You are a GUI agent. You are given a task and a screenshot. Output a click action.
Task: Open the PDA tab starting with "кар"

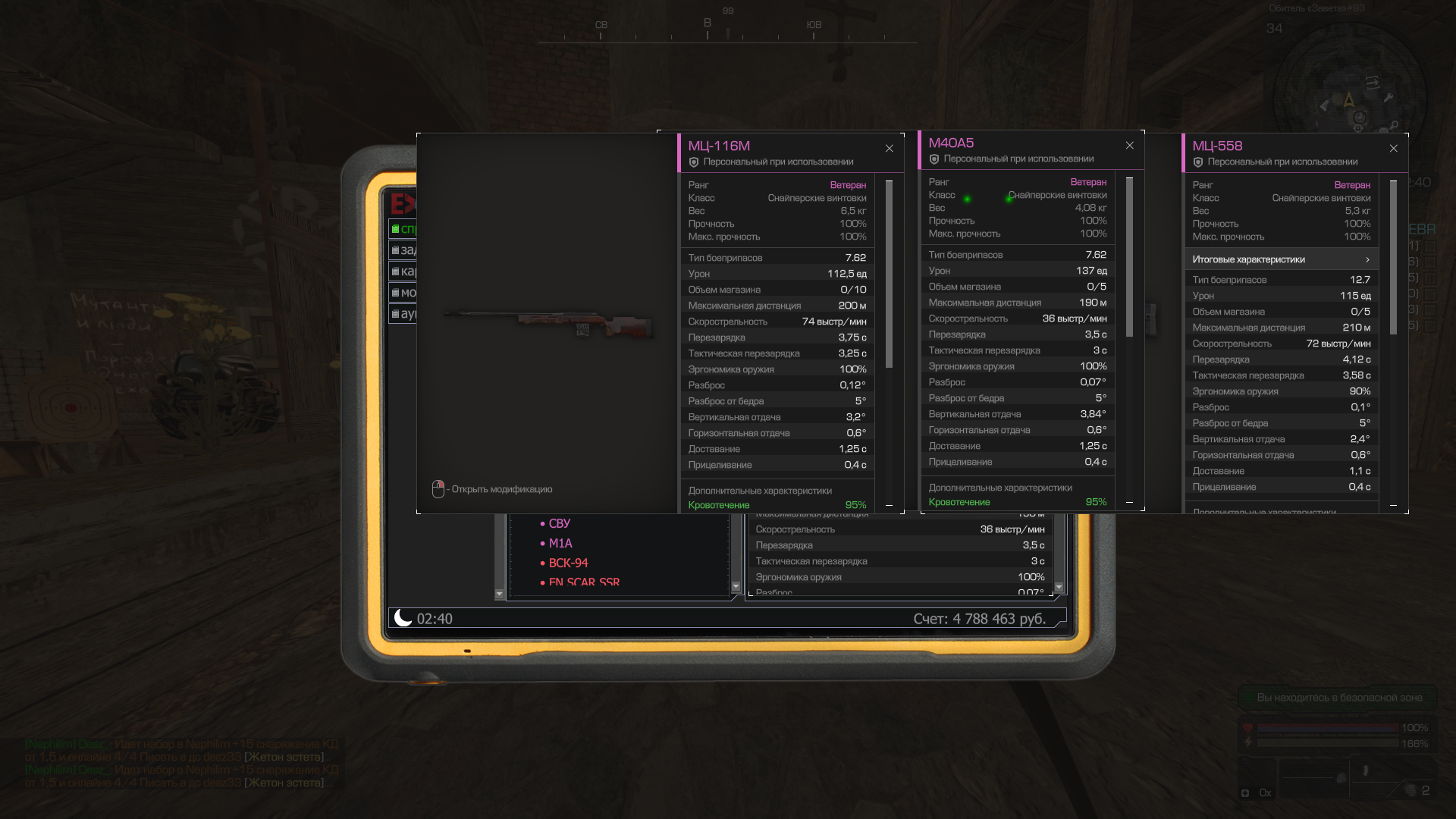click(403, 271)
